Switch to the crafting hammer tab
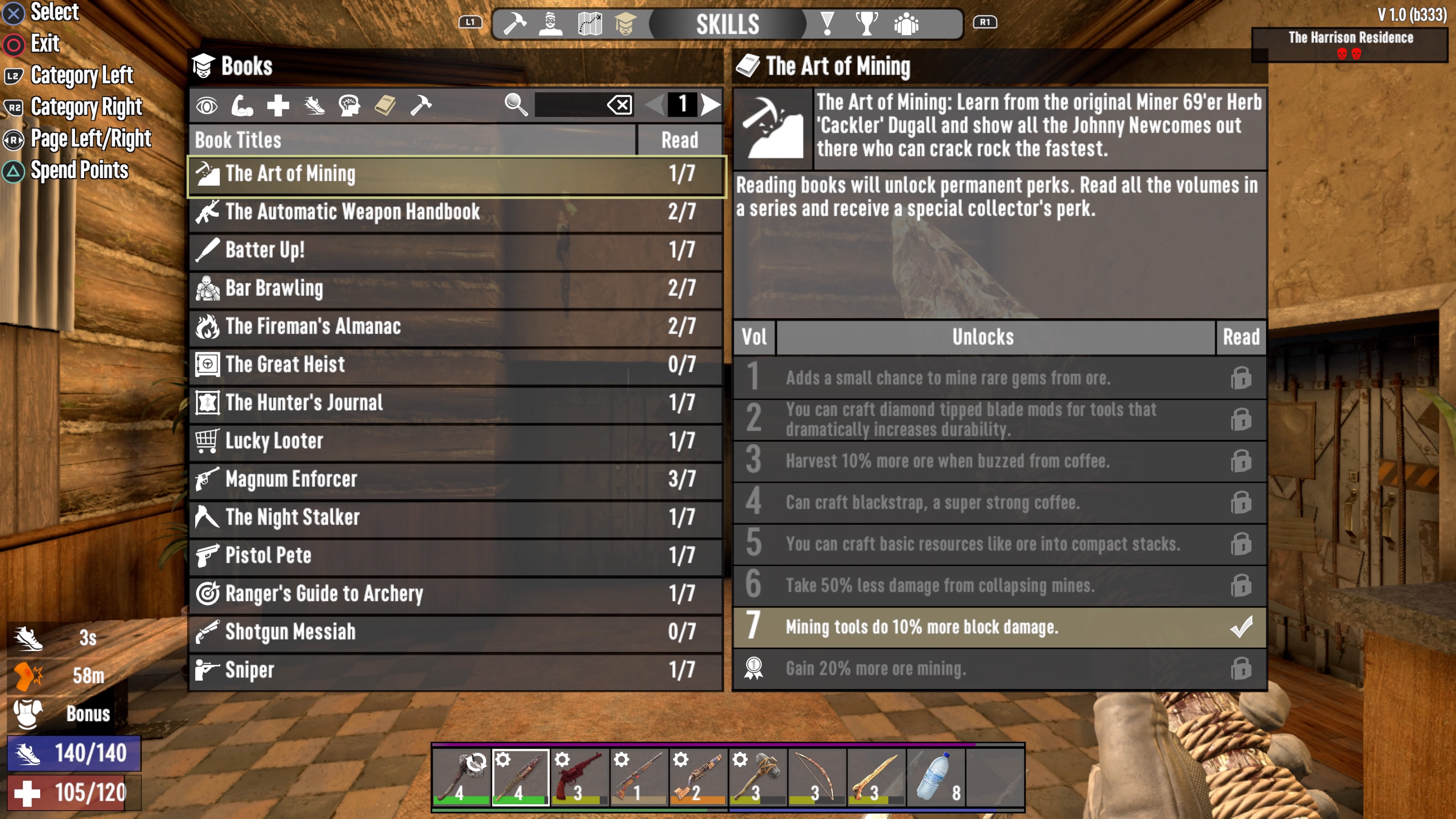Image resolution: width=1456 pixels, height=819 pixels. point(515,24)
